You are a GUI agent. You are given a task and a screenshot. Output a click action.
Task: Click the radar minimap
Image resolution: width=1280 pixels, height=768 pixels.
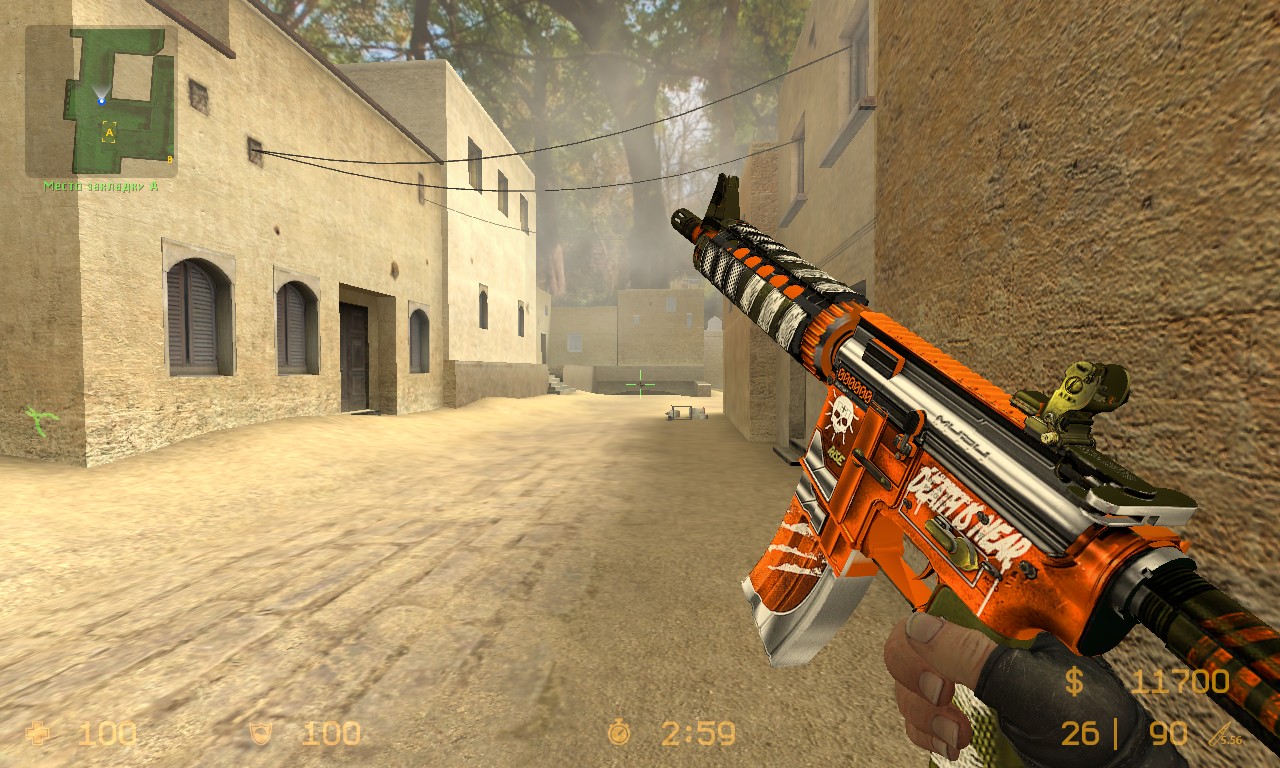(101, 101)
